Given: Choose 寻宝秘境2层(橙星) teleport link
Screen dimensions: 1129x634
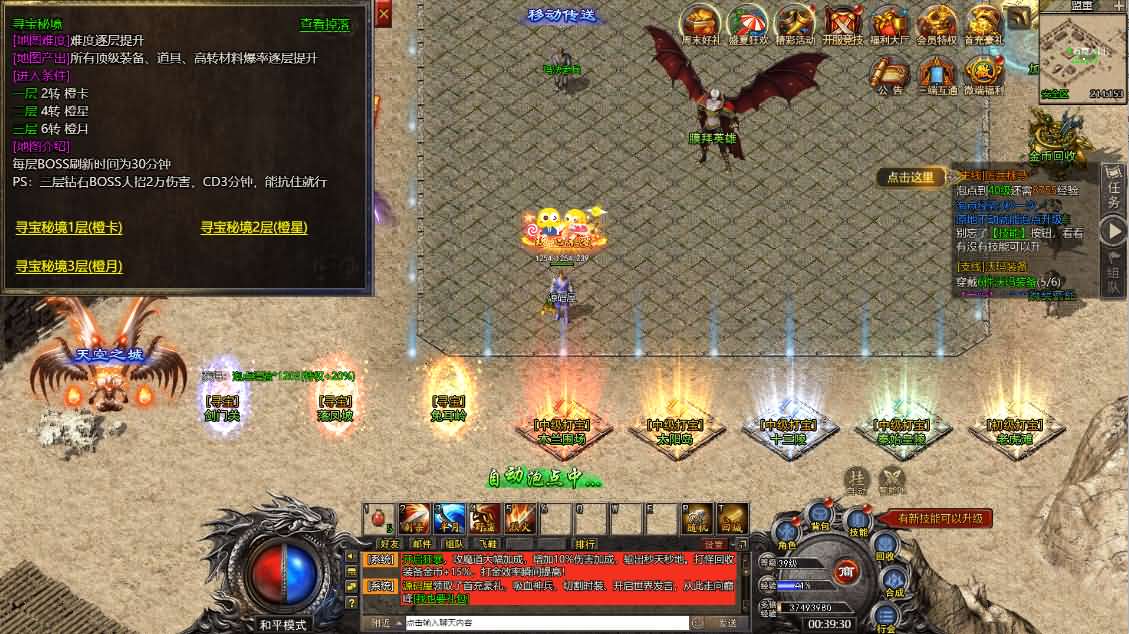Looking at the screenshot, I should point(254,228).
